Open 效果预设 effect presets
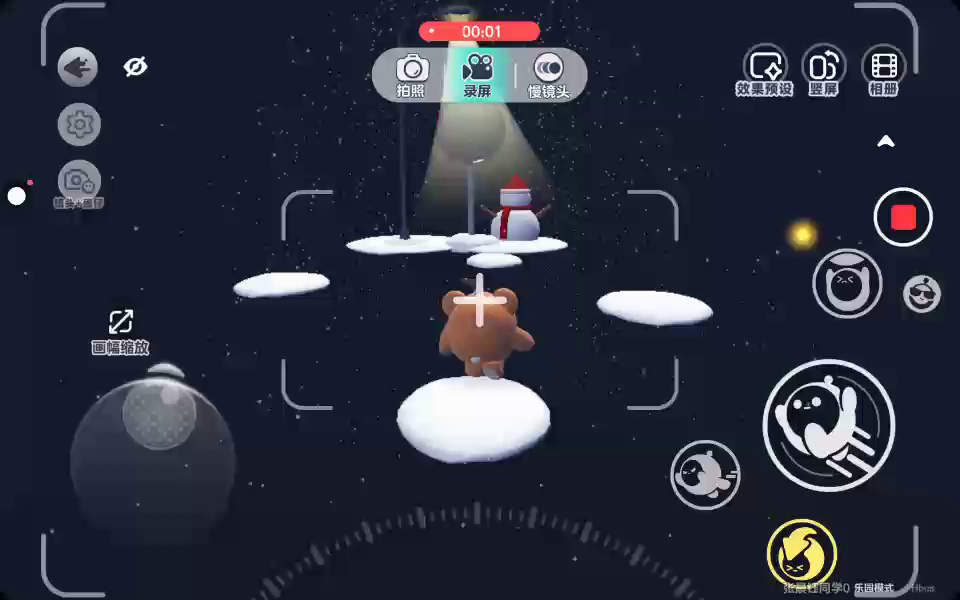960x600 pixels. click(765, 72)
